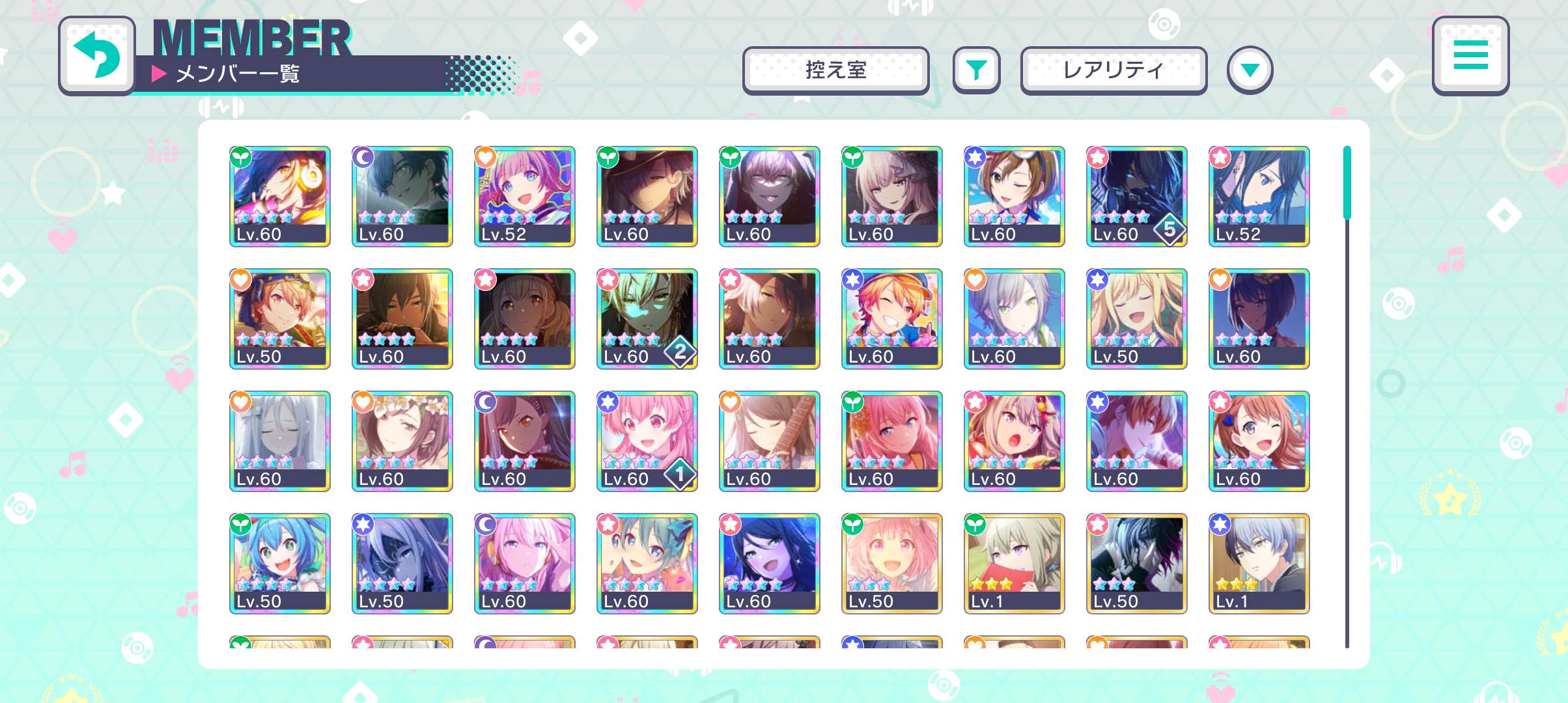Click the green leaf attribute icon on first card

[x=242, y=158]
